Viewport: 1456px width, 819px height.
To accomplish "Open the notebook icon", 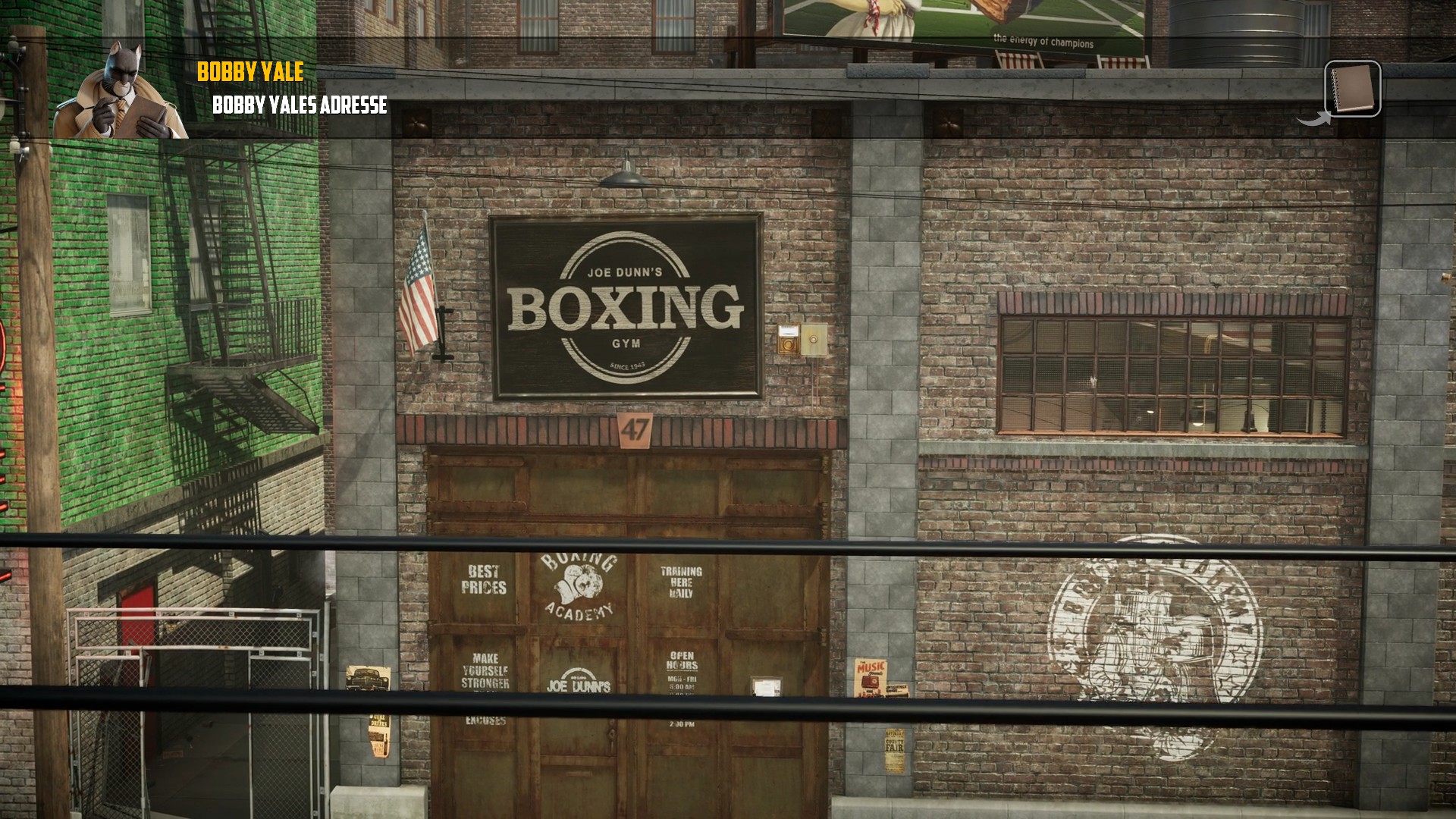I will pos(1352,89).
